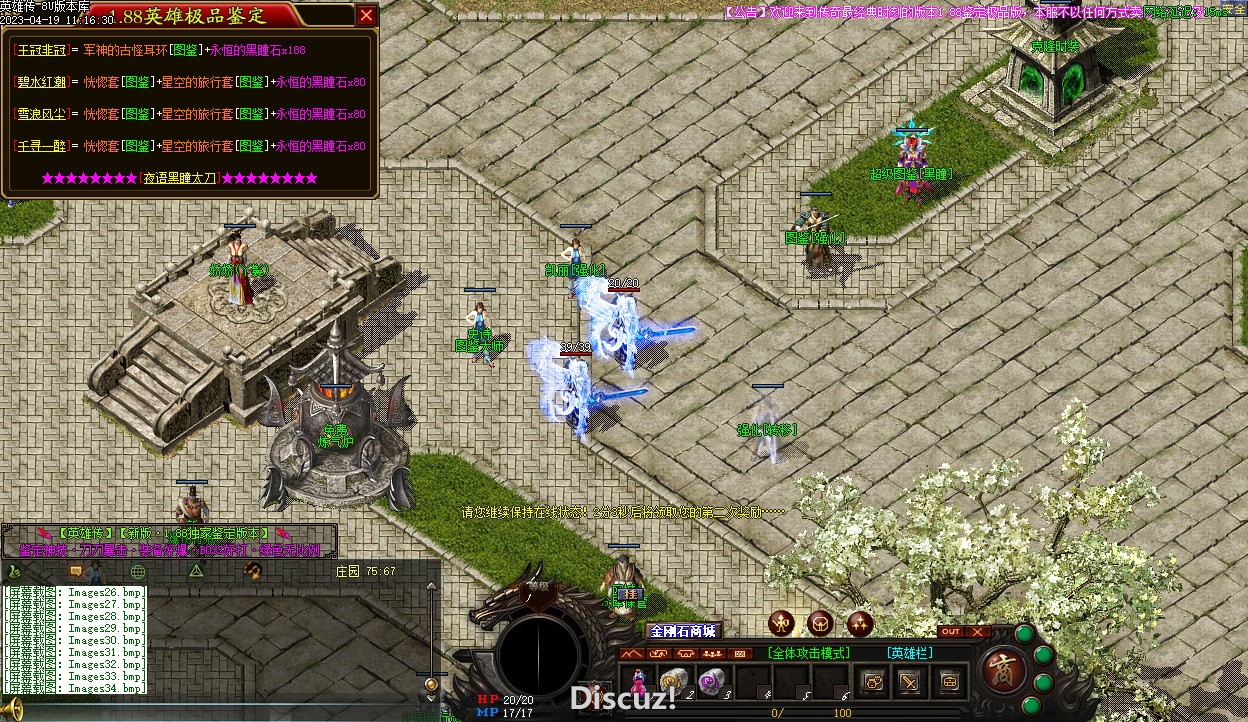The height and width of the screenshot is (722, 1248).
Task: Open the dice icon button
Action: click(x=873, y=682)
